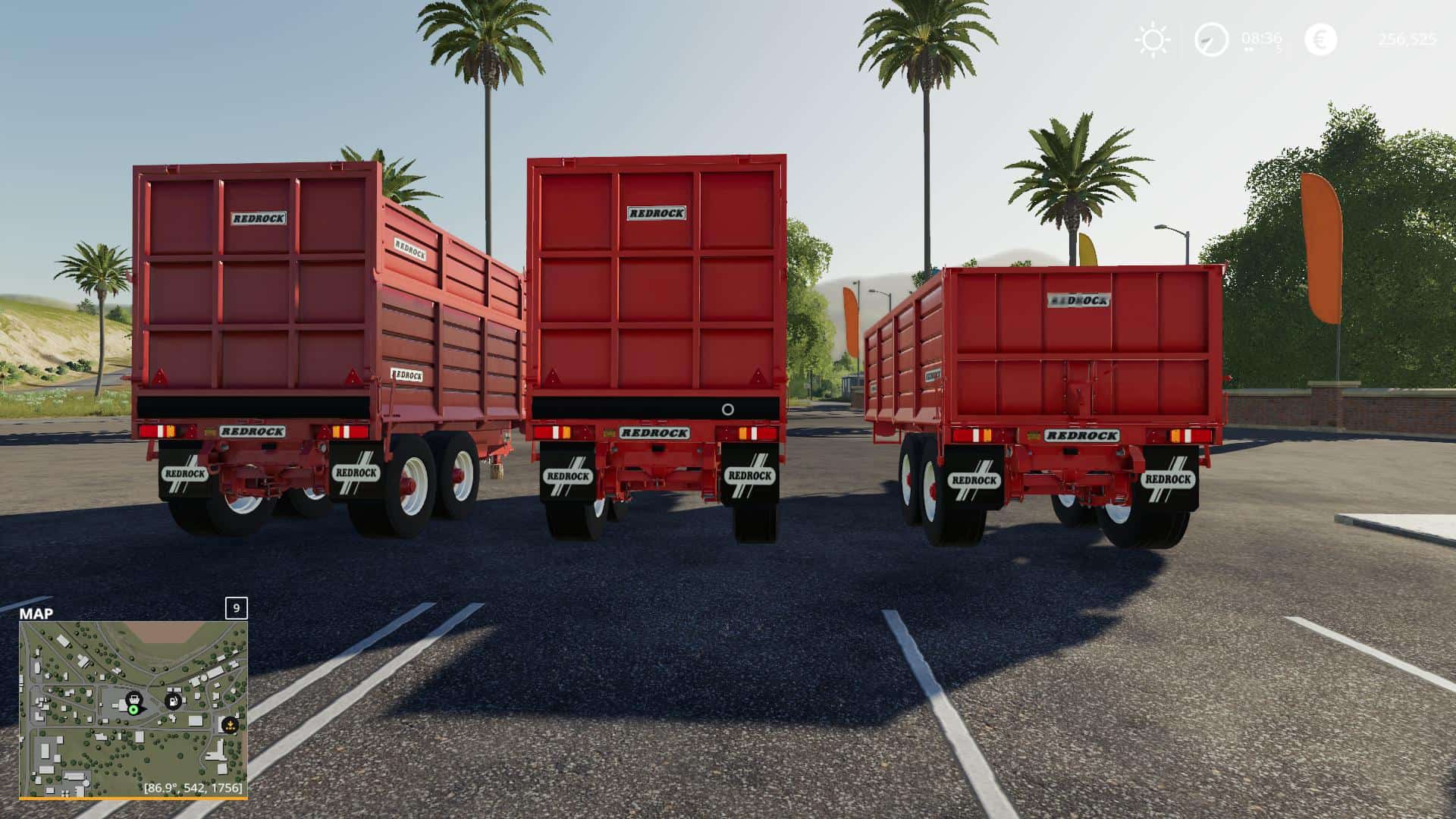Click the small "5" speed indicator near the clock
Image resolution: width=1456 pixels, height=819 pixels.
click(x=1279, y=46)
